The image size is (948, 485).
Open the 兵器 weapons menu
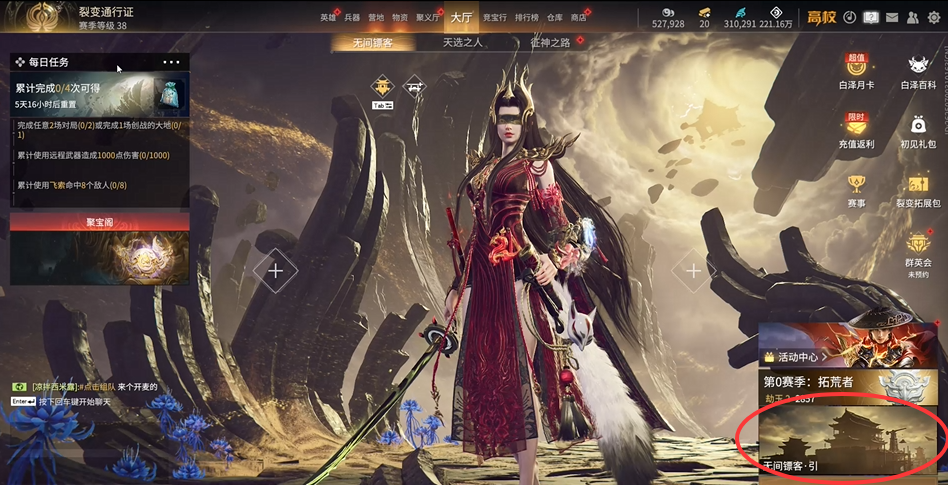pyautogui.click(x=352, y=18)
